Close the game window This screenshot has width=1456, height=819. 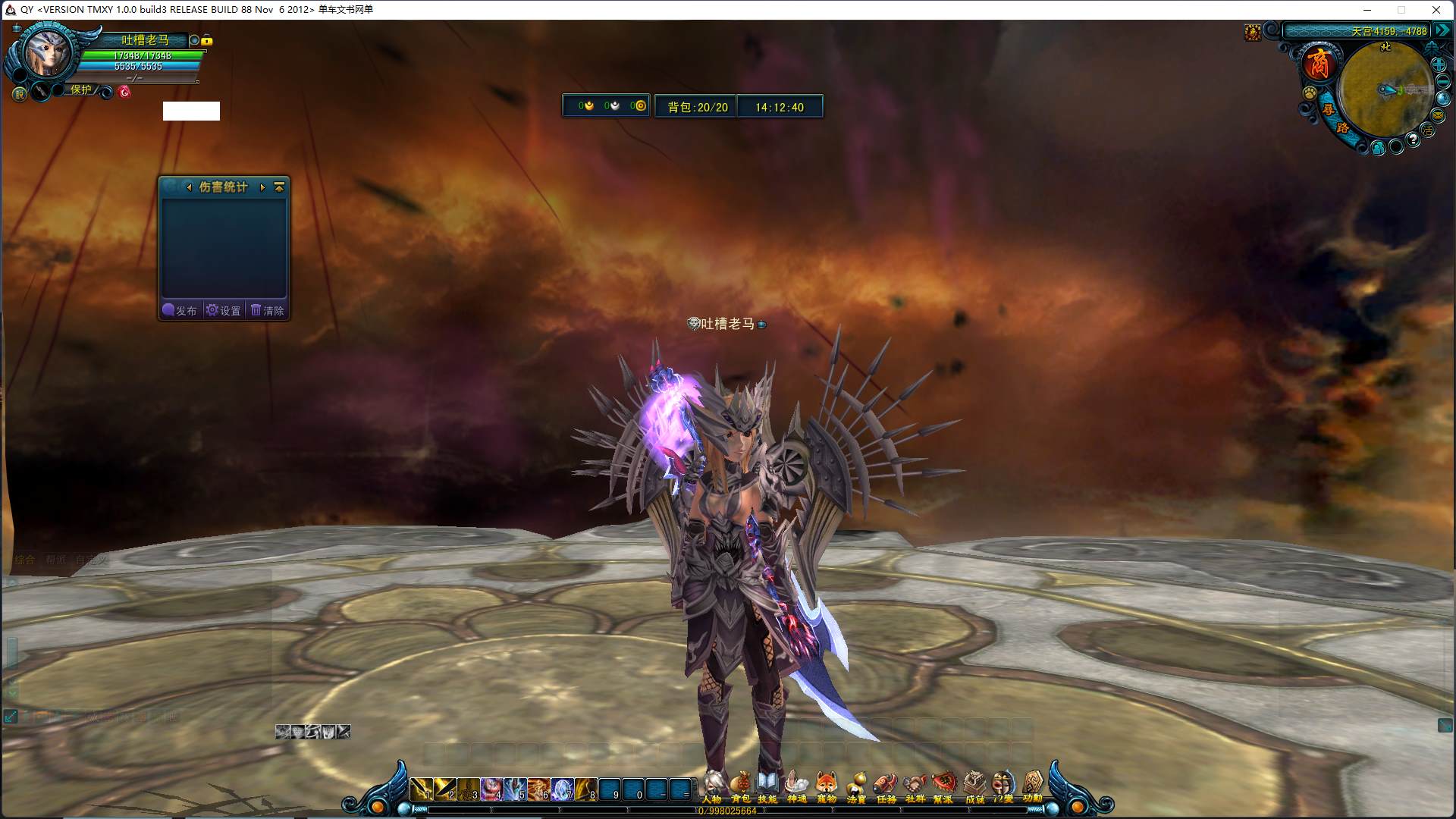(x=1436, y=10)
